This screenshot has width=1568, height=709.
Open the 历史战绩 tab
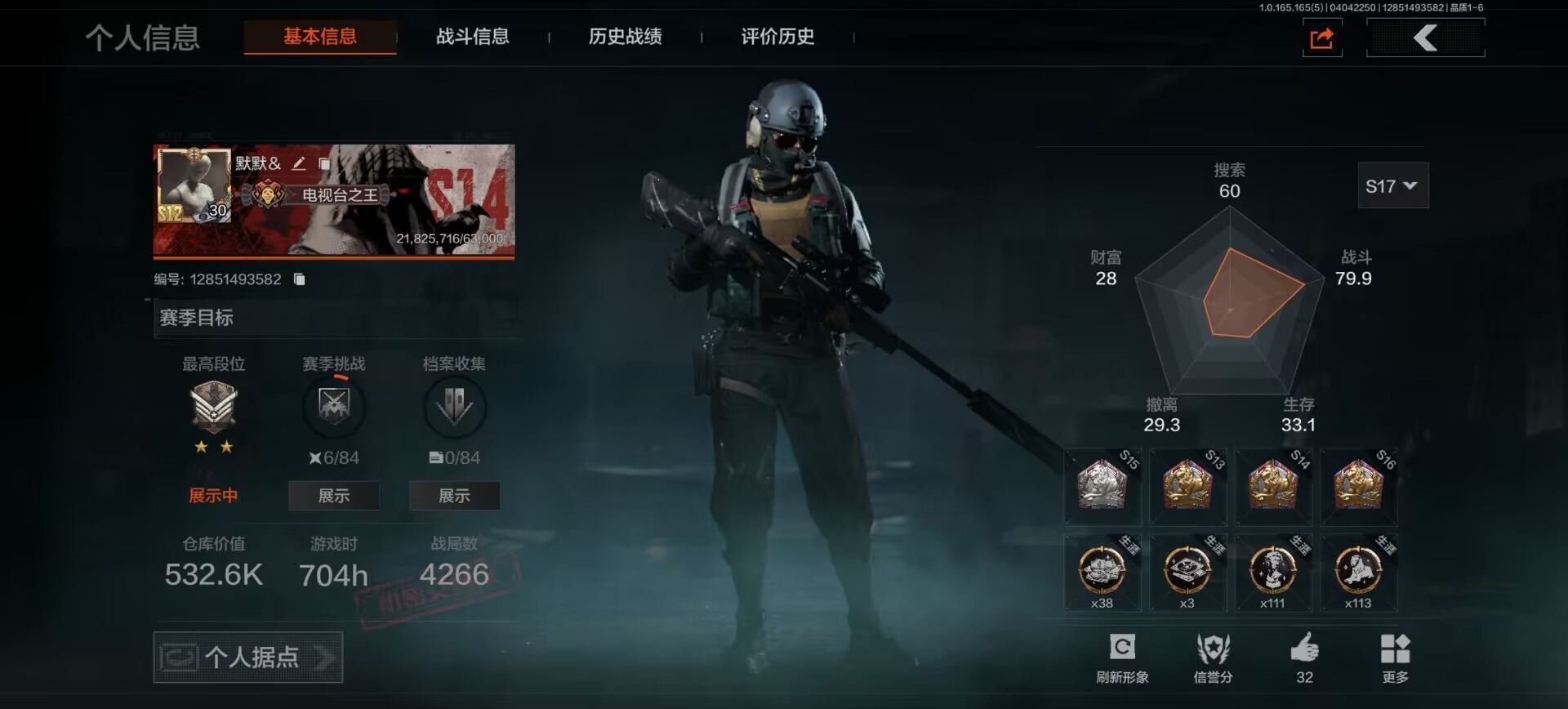coord(625,37)
